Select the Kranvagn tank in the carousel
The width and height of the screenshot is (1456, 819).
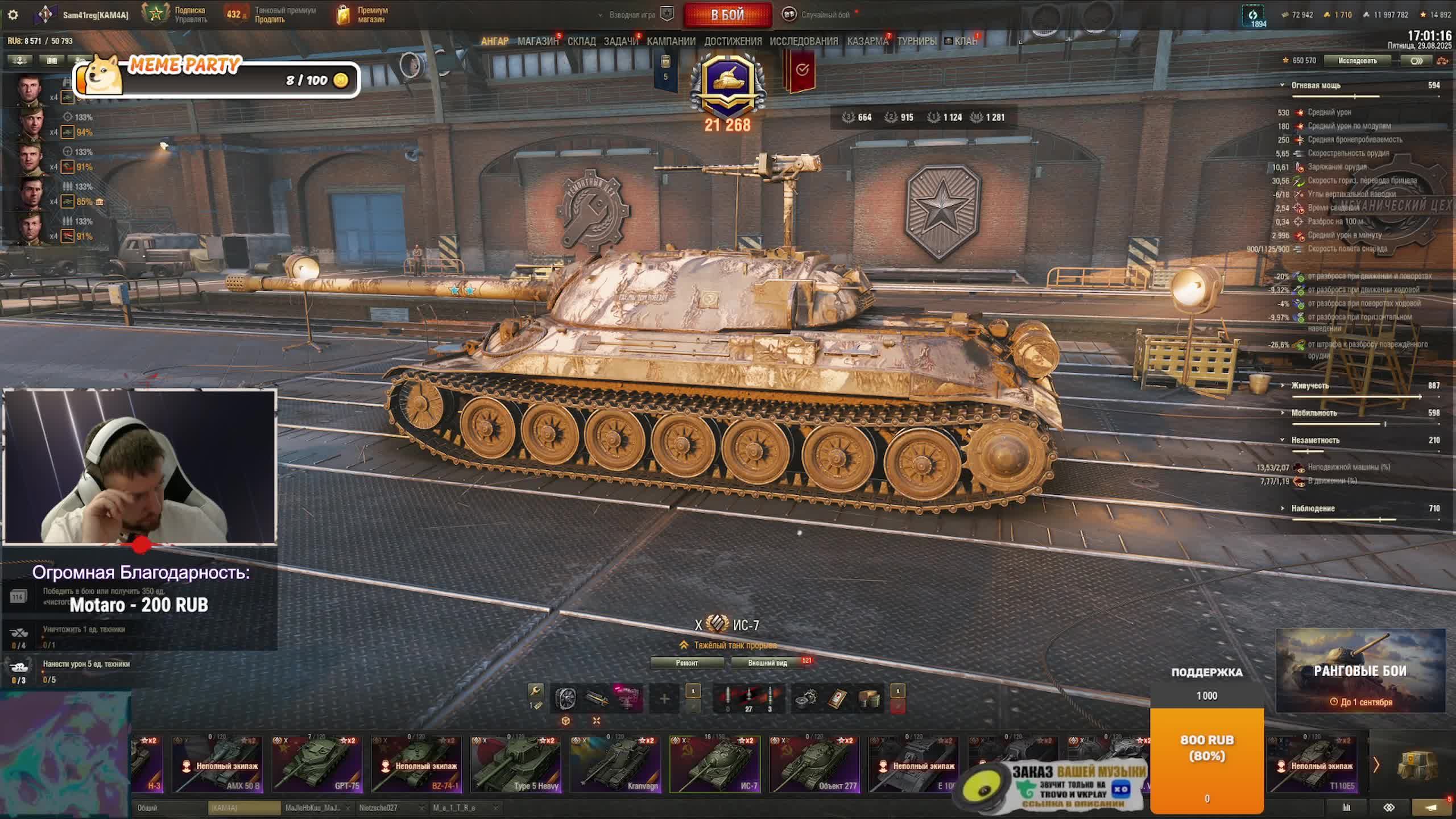coord(616,764)
